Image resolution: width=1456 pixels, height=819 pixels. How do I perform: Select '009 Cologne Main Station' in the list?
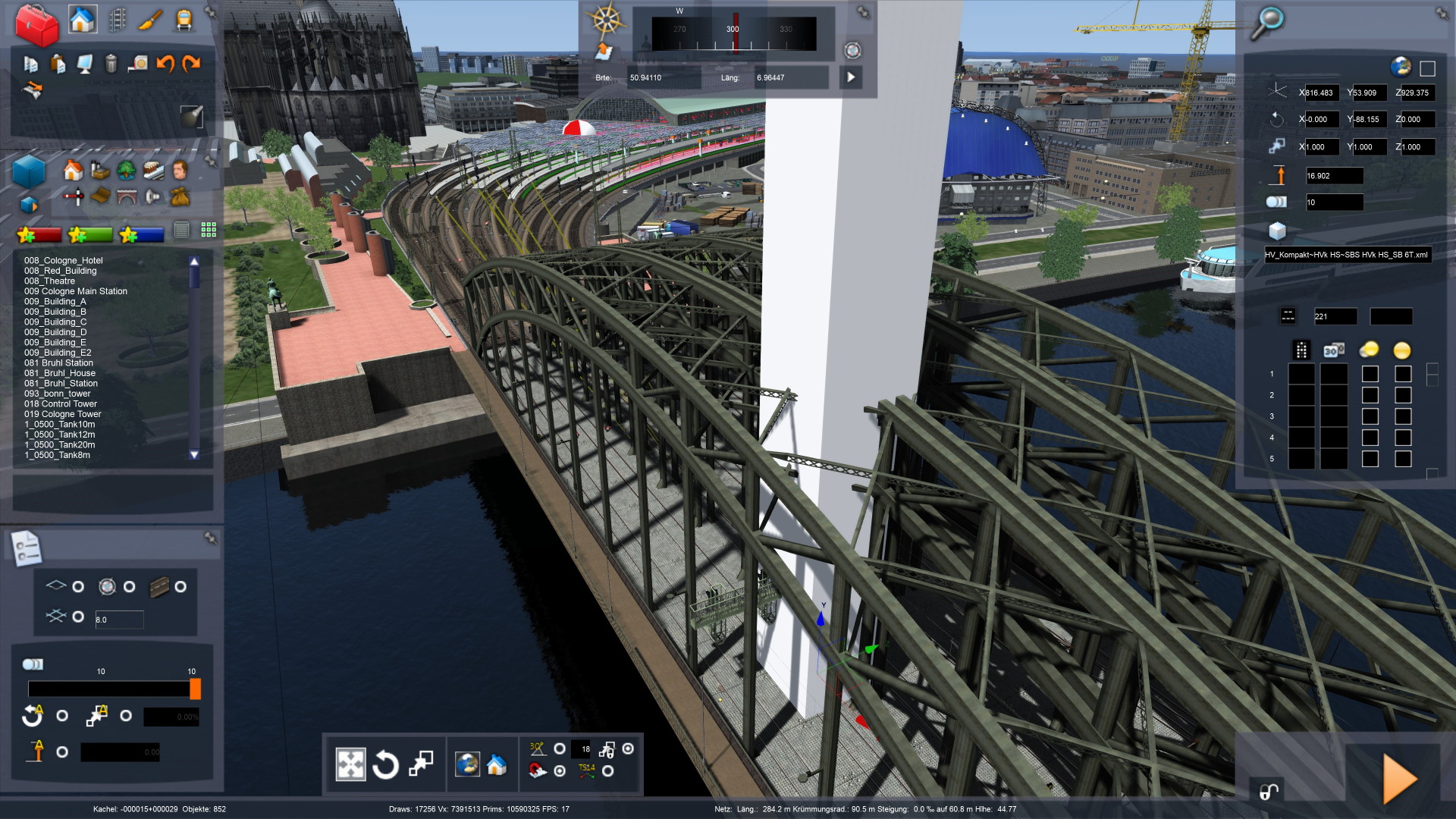point(76,291)
